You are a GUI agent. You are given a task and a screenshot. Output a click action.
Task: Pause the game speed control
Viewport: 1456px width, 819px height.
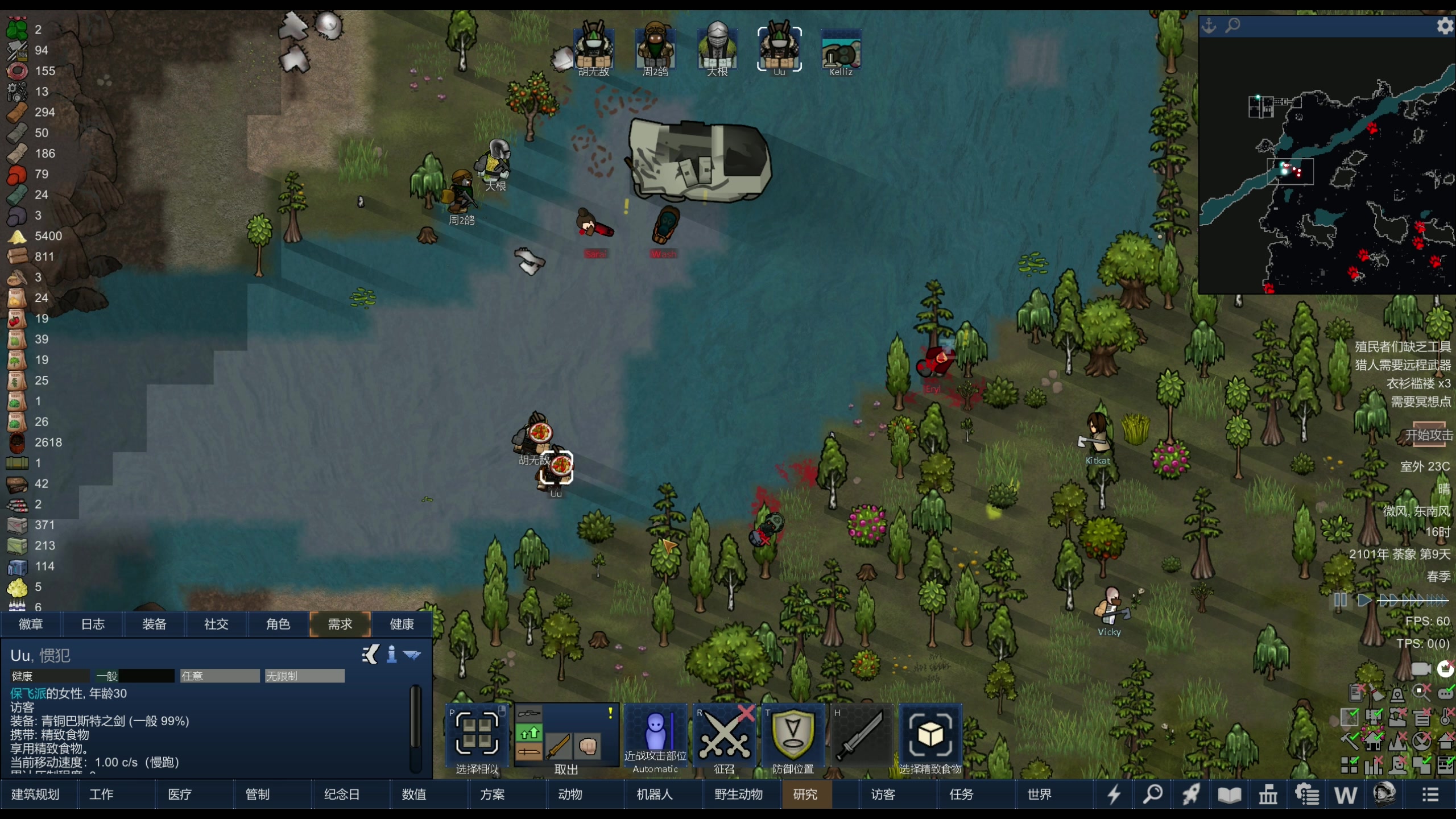click(x=1340, y=600)
